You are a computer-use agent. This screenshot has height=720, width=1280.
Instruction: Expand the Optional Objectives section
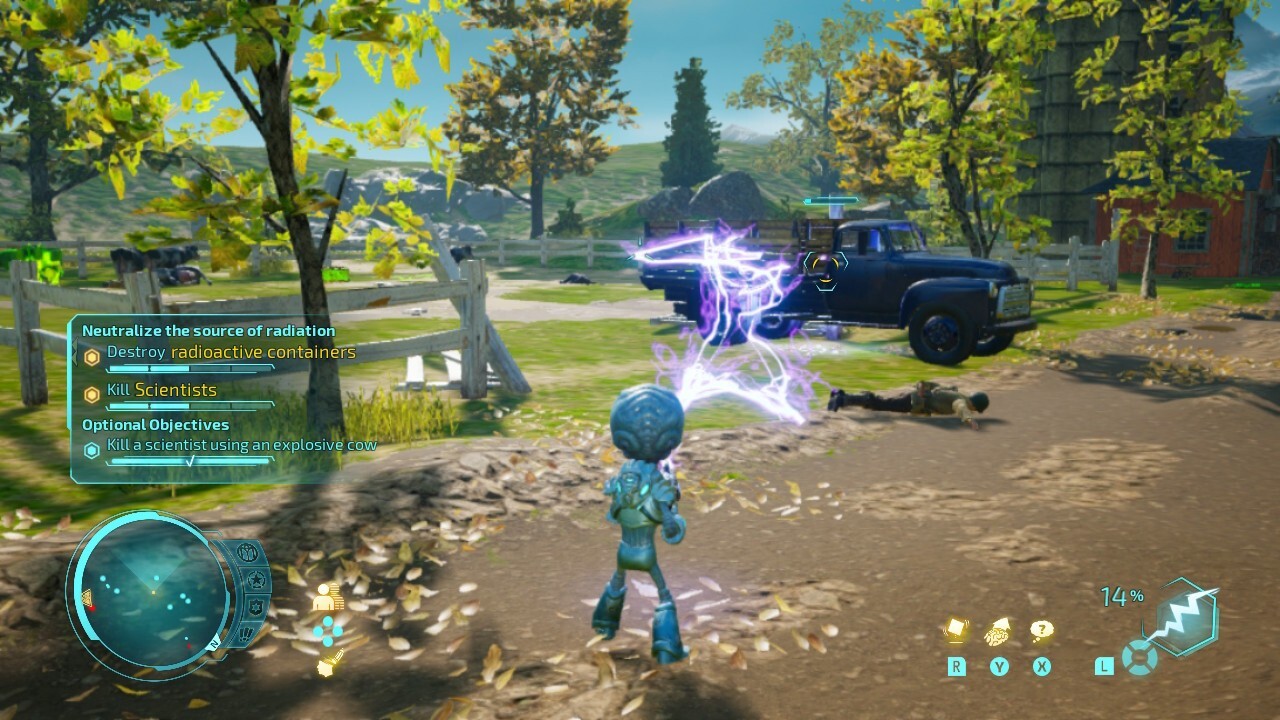pos(155,424)
